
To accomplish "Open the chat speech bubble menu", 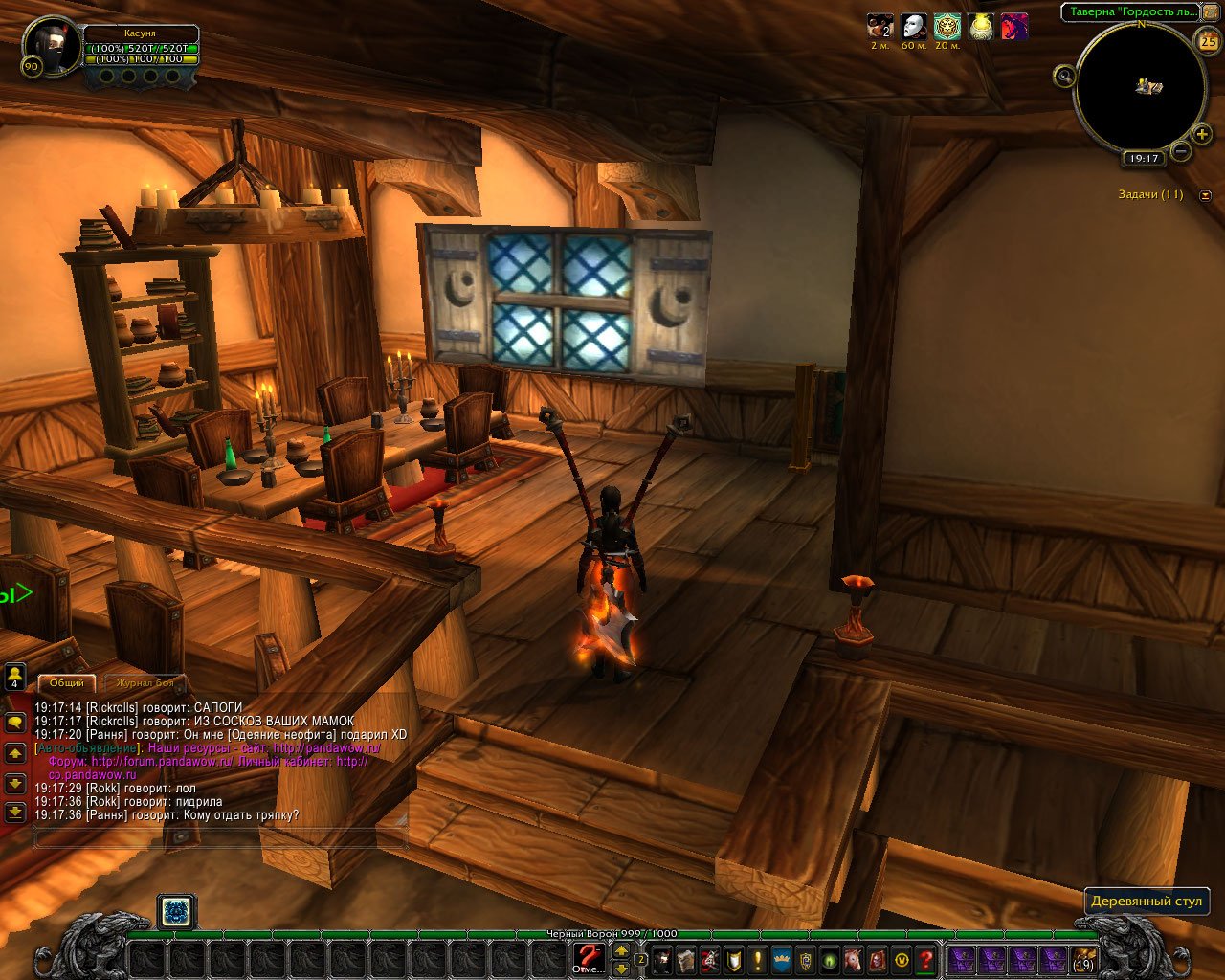I will (15, 723).
